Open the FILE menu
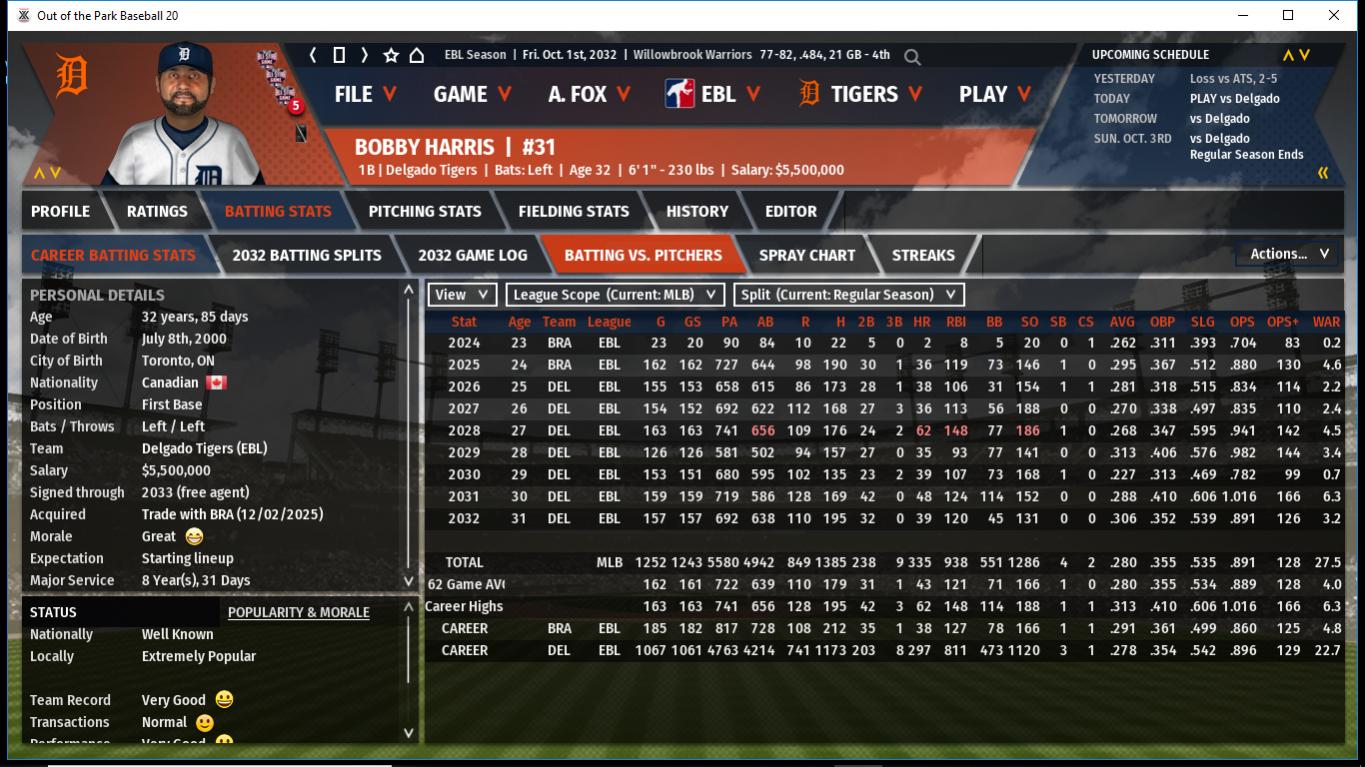This screenshot has width=1365, height=767. click(x=365, y=94)
